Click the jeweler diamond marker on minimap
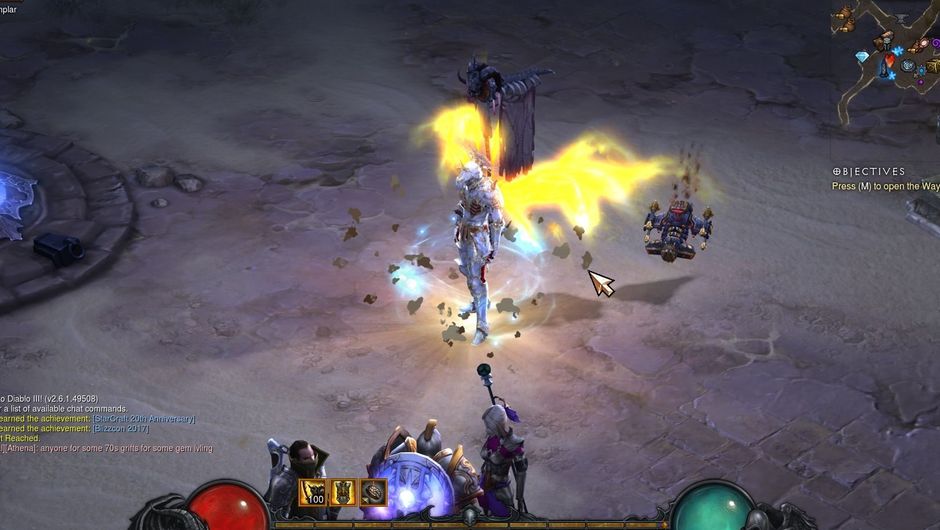The image size is (940, 530). [862, 58]
